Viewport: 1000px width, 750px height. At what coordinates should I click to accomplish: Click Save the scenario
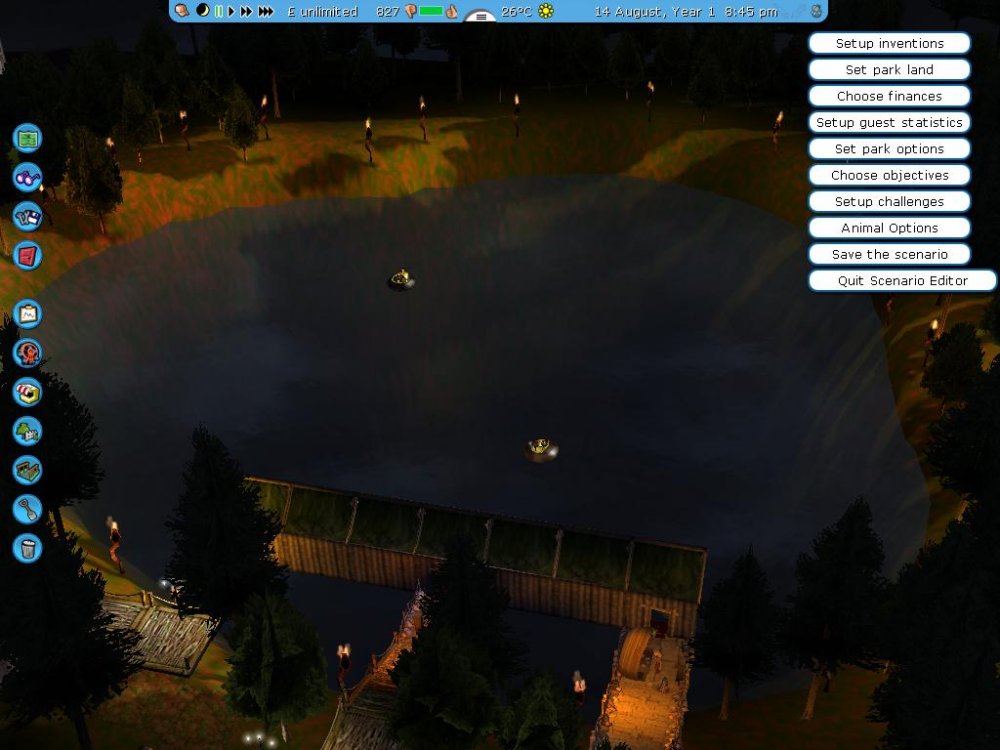(889, 254)
